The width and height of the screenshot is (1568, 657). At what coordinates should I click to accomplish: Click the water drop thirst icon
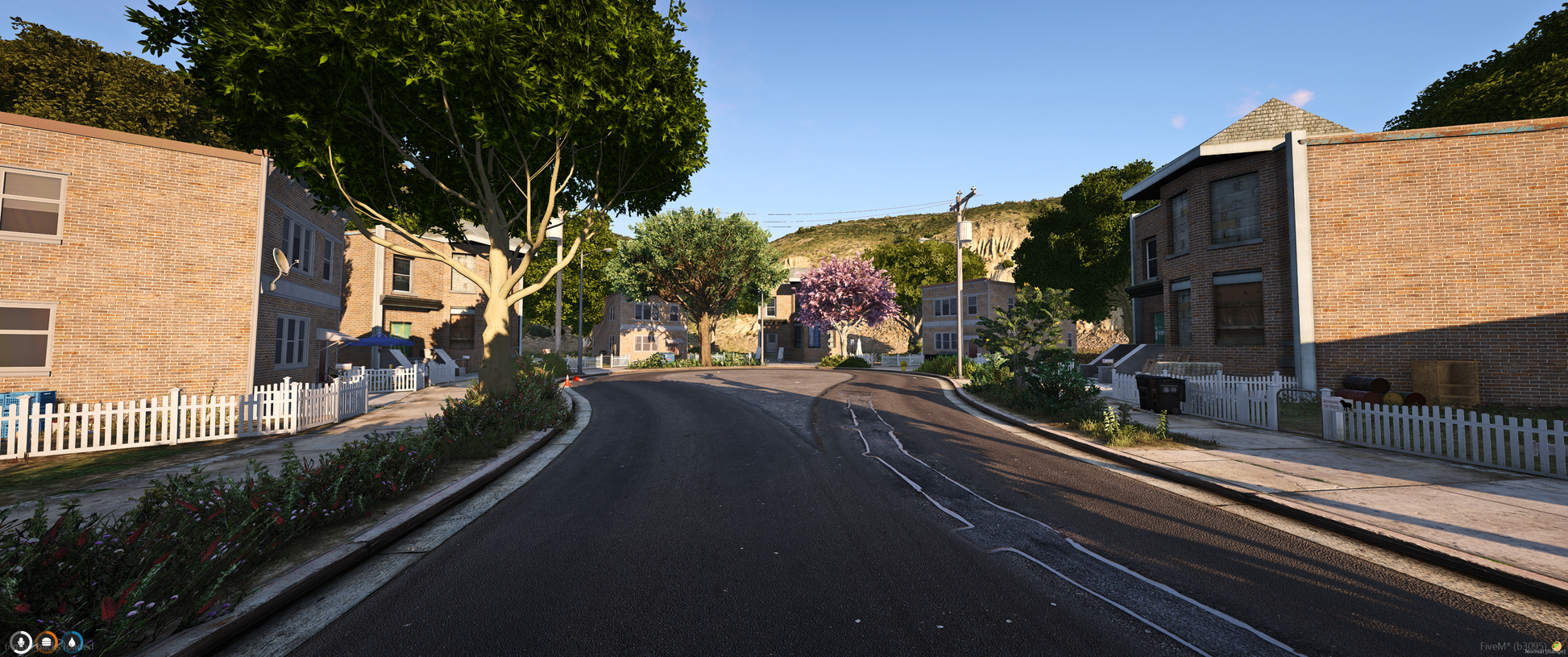pos(73,642)
